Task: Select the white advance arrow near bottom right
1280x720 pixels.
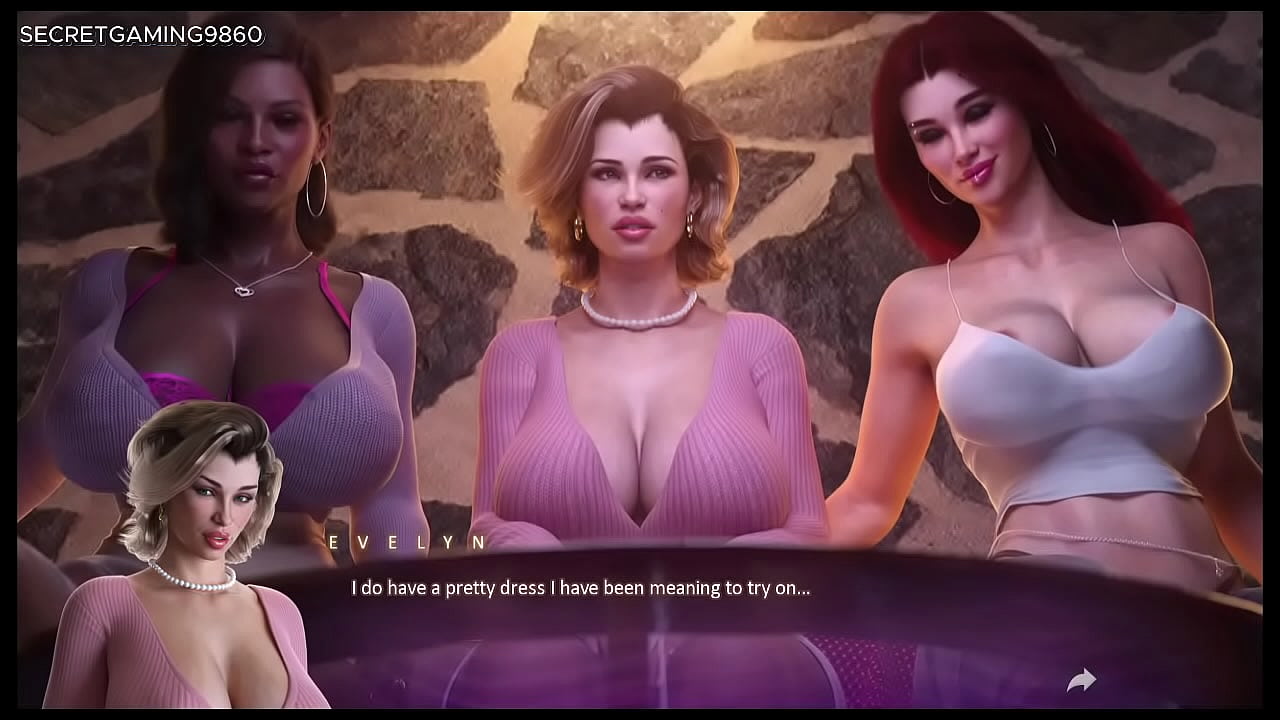Action: (x=1081, y=678)
